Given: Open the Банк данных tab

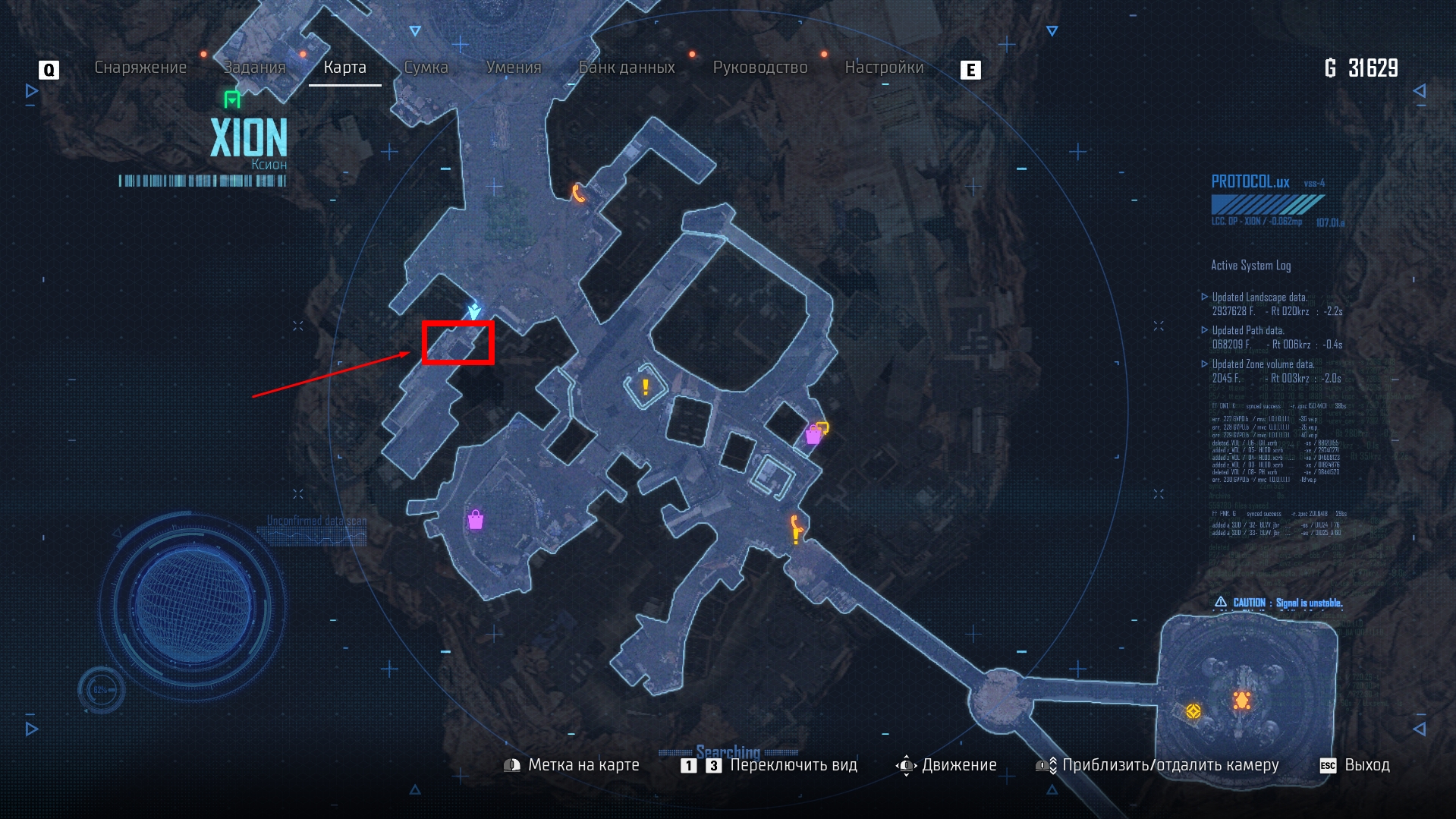Looking at the screenshot, I should 627,68.
